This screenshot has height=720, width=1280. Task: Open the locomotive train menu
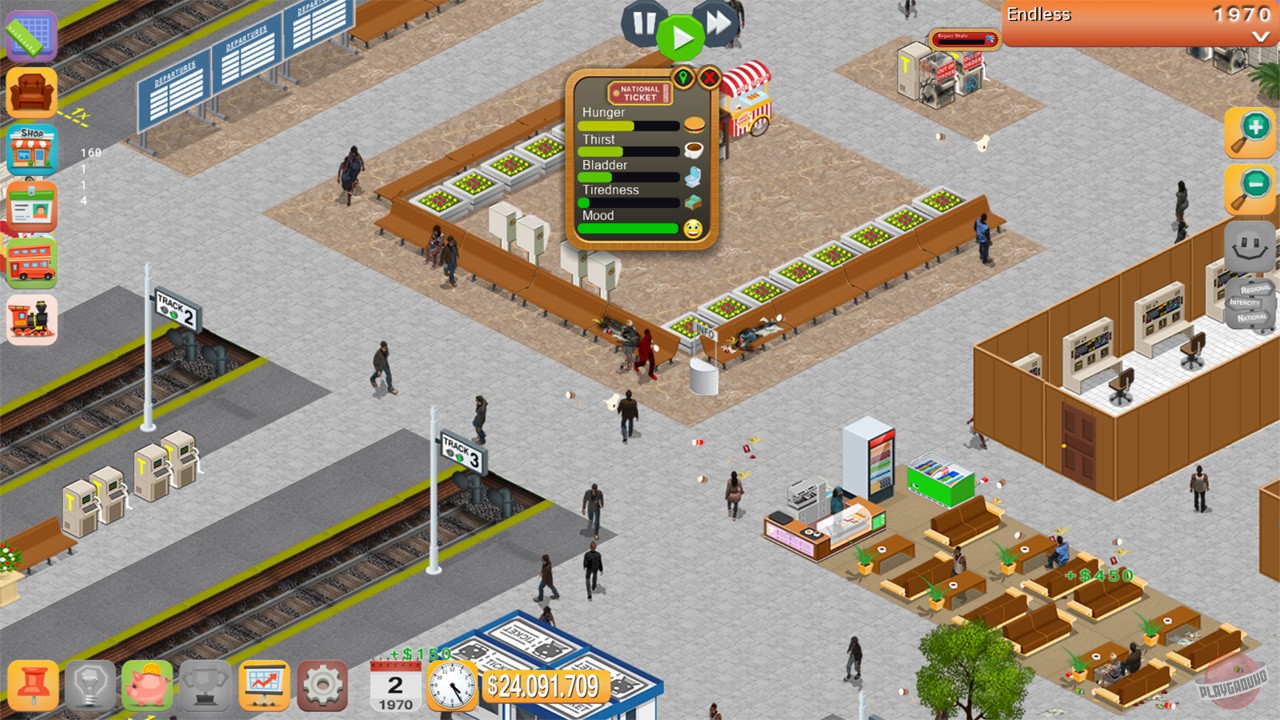click(x=31, y=318)
